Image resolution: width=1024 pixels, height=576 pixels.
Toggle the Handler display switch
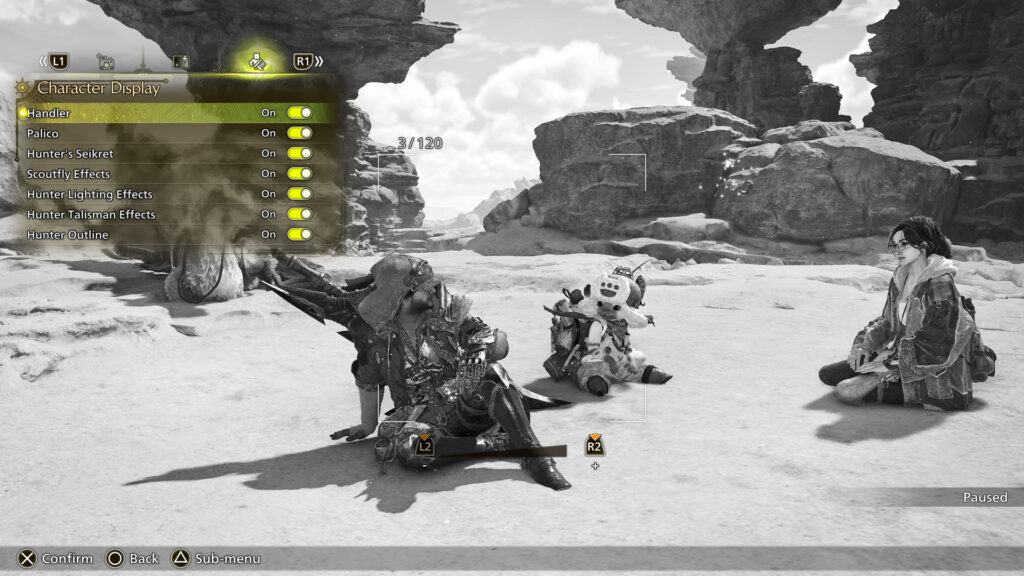click(x=299, y=113)
